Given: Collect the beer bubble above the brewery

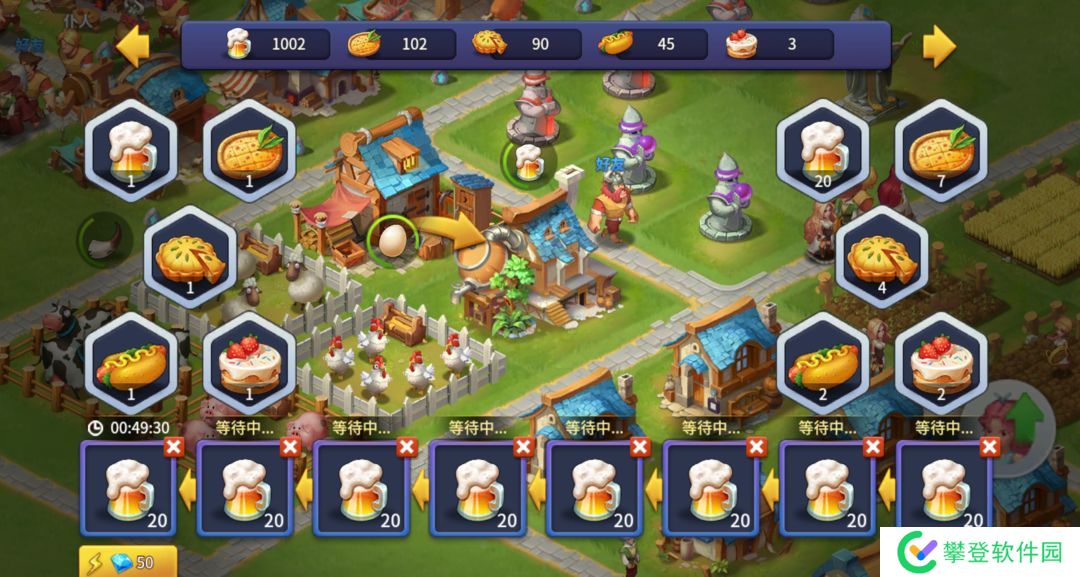Looking at the screenshot, I should coord(525,161).
